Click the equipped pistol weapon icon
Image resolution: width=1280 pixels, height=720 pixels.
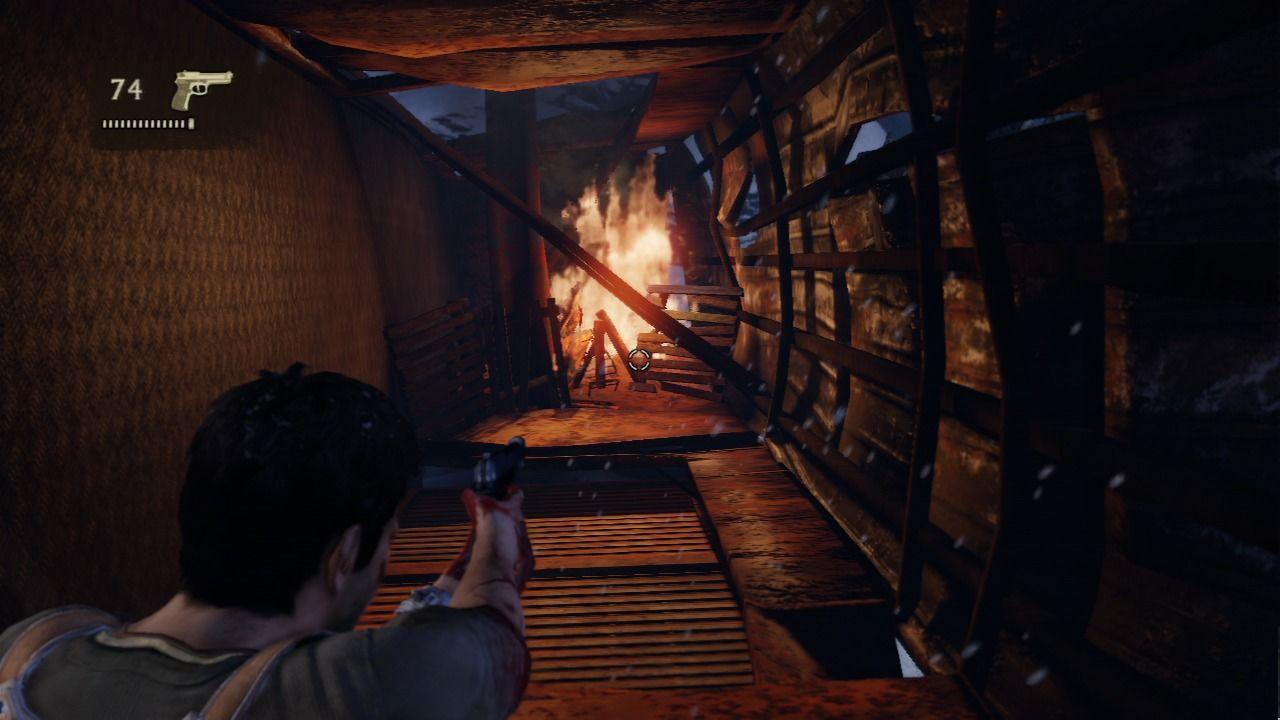tap(200, 88)
